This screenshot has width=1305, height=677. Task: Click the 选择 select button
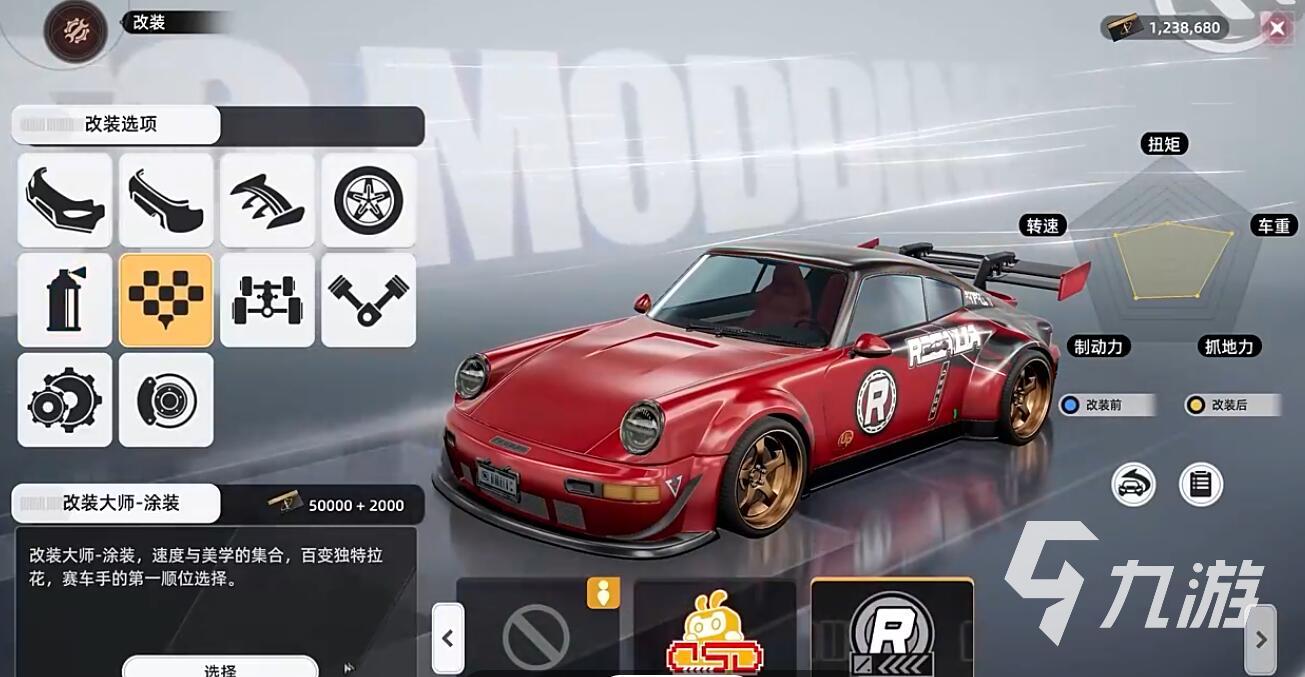coord(220,667)
